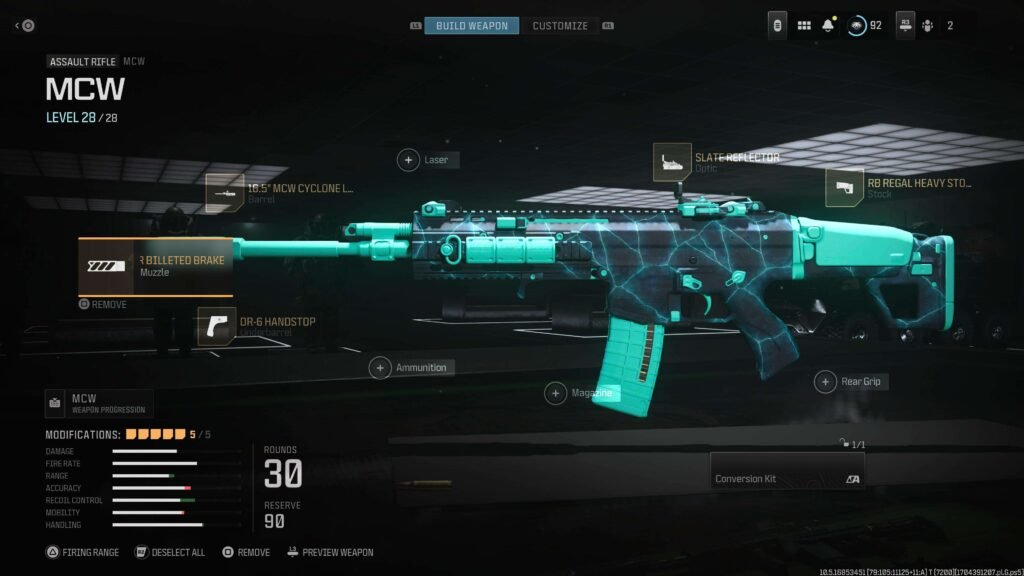Click the Preview Weapon option

[330, 552]
